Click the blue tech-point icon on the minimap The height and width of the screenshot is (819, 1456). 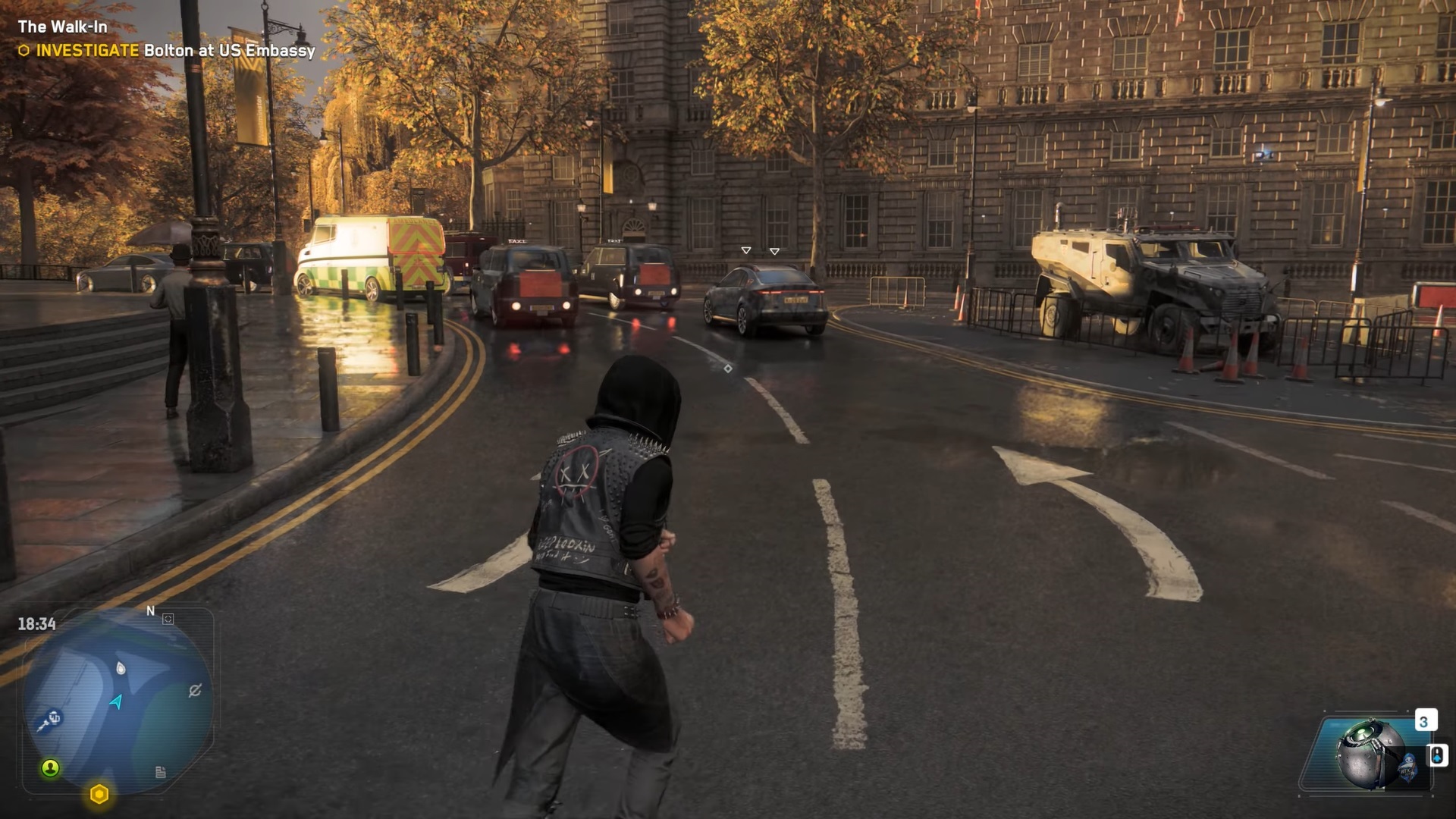click(x=52, y=719)
